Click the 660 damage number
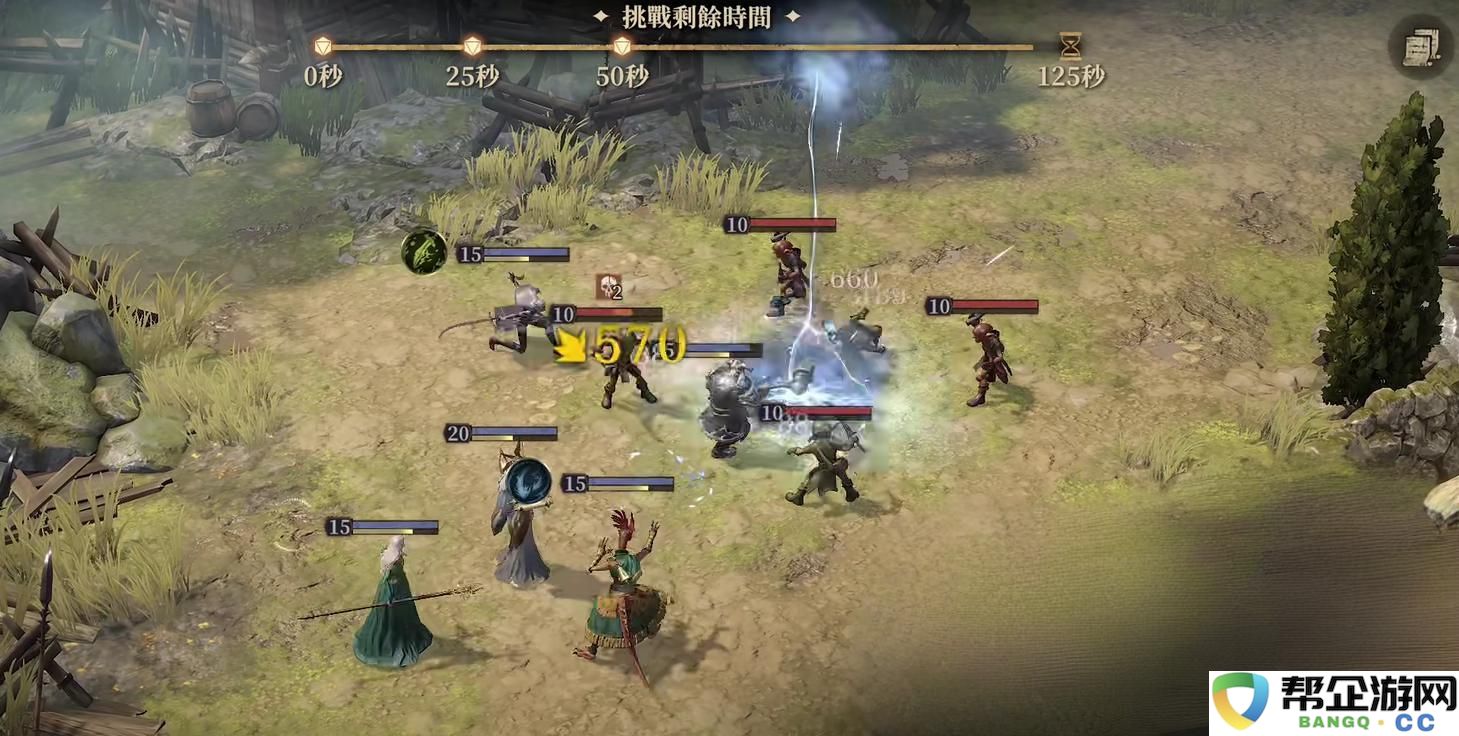This screenshot has height=736, width=1459. tap(852, 281)
